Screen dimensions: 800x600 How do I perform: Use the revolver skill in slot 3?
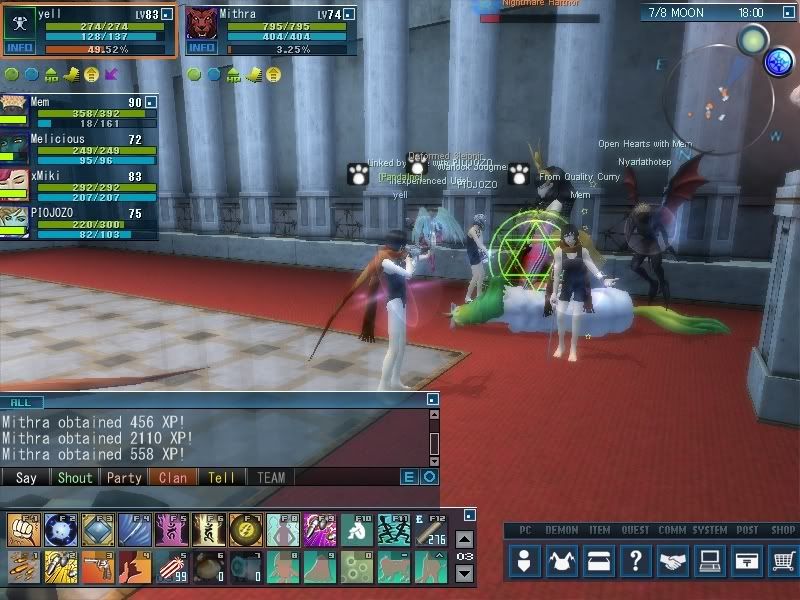[96, 566]
